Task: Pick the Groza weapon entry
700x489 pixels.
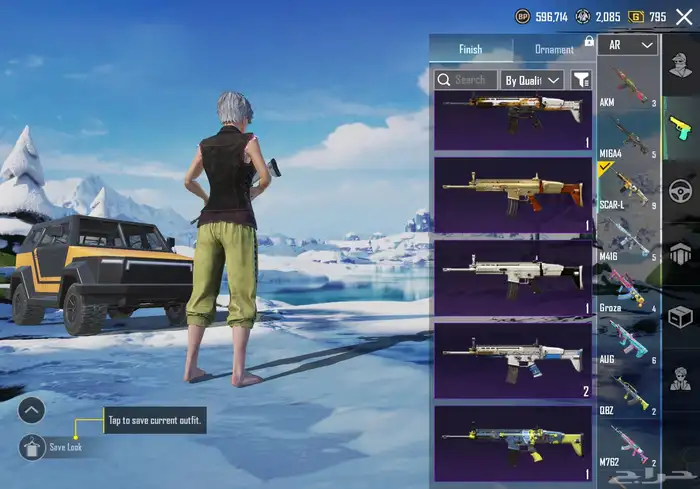Action: 628,290
